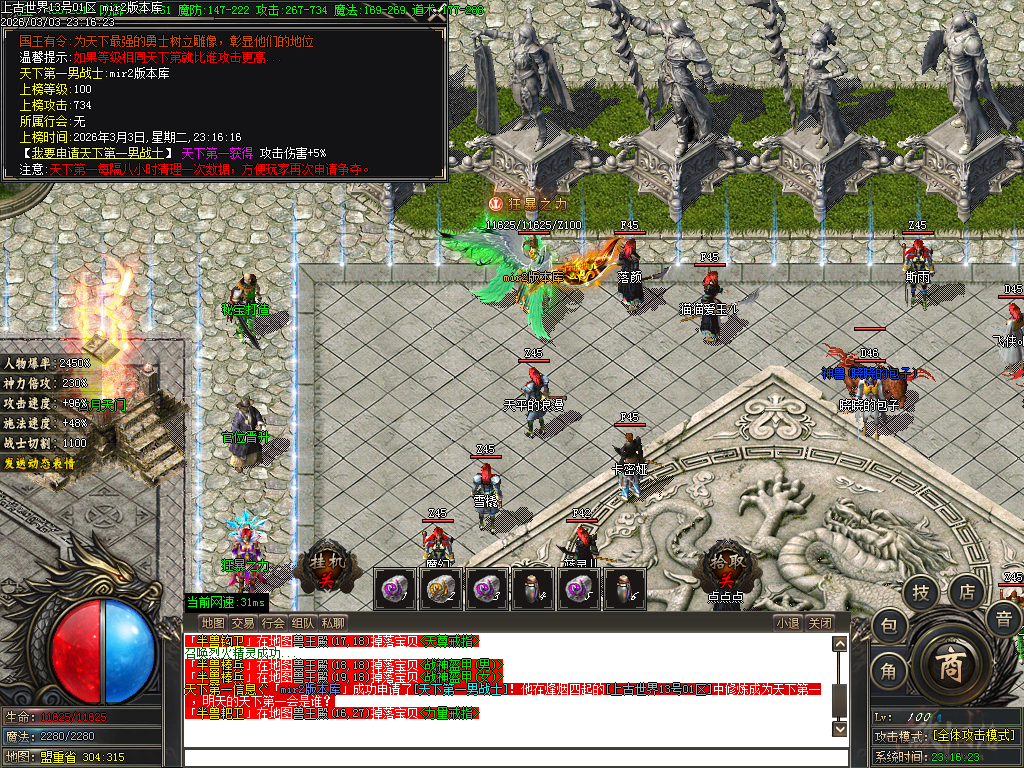
Task: Toggle the 挂机 auto-battle button
Action: 326,567
